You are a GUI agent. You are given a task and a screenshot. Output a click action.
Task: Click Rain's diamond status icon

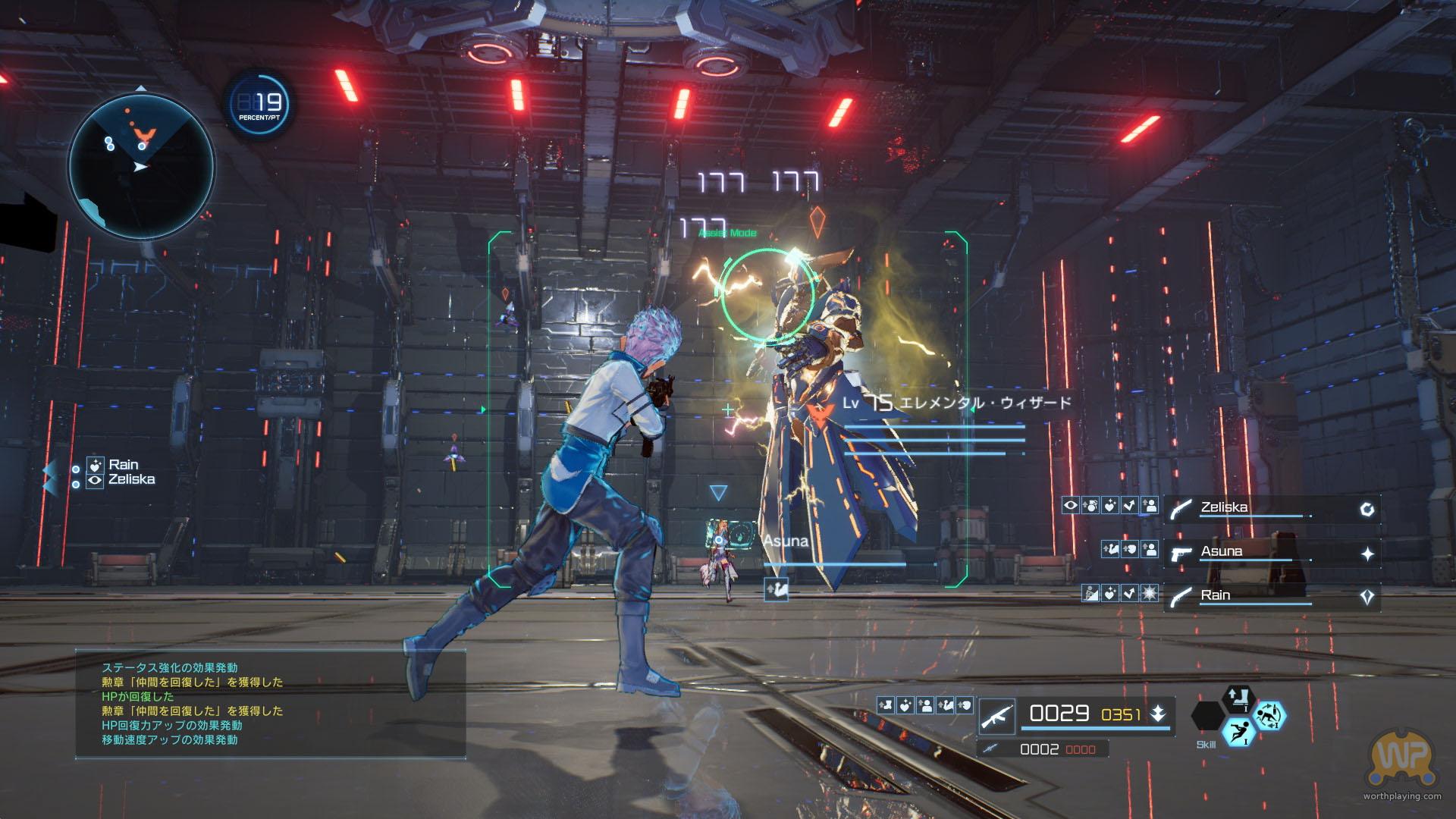(1367, 597)
